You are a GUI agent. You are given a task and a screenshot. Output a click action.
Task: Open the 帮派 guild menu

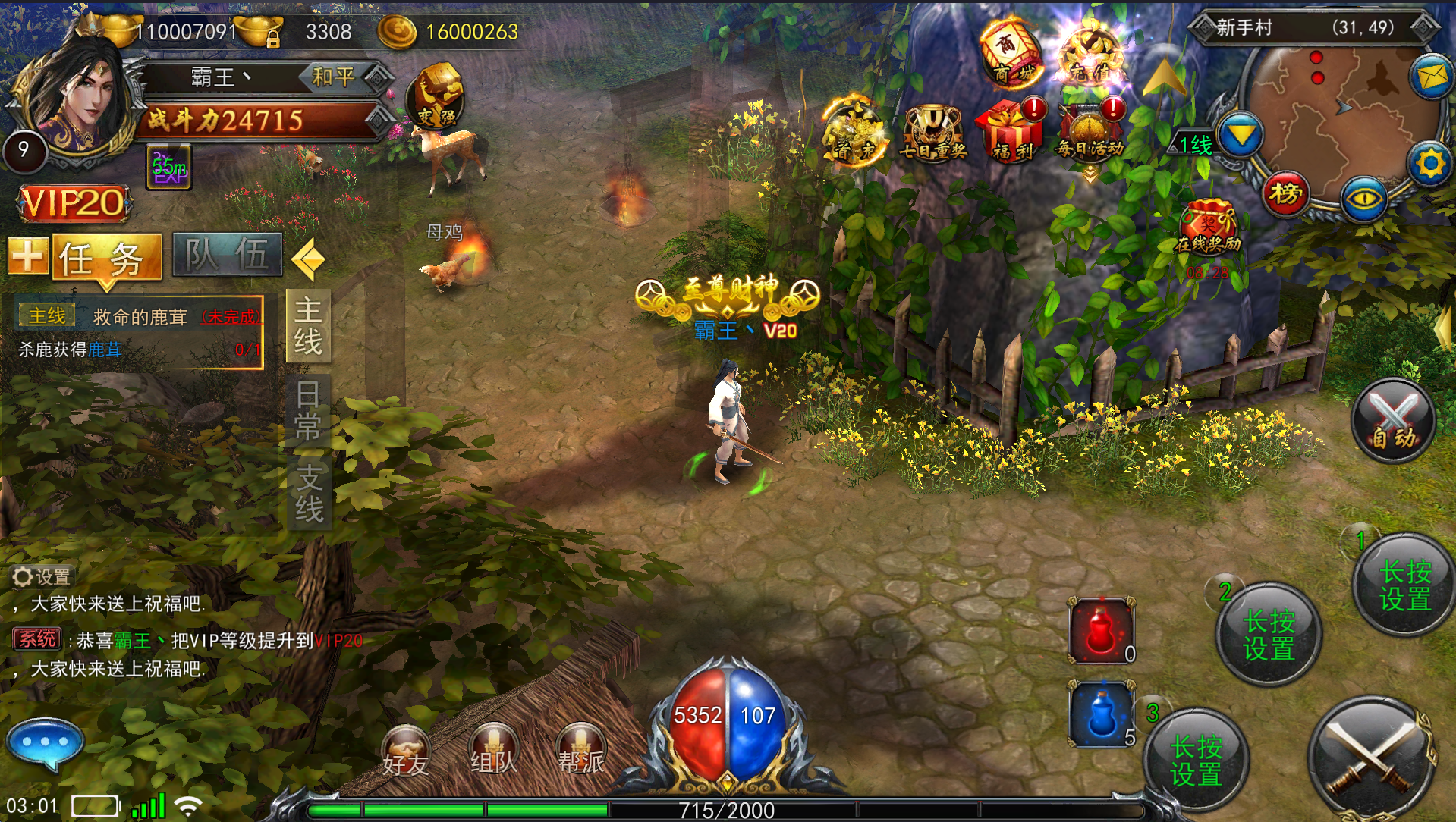click(581, 750)
